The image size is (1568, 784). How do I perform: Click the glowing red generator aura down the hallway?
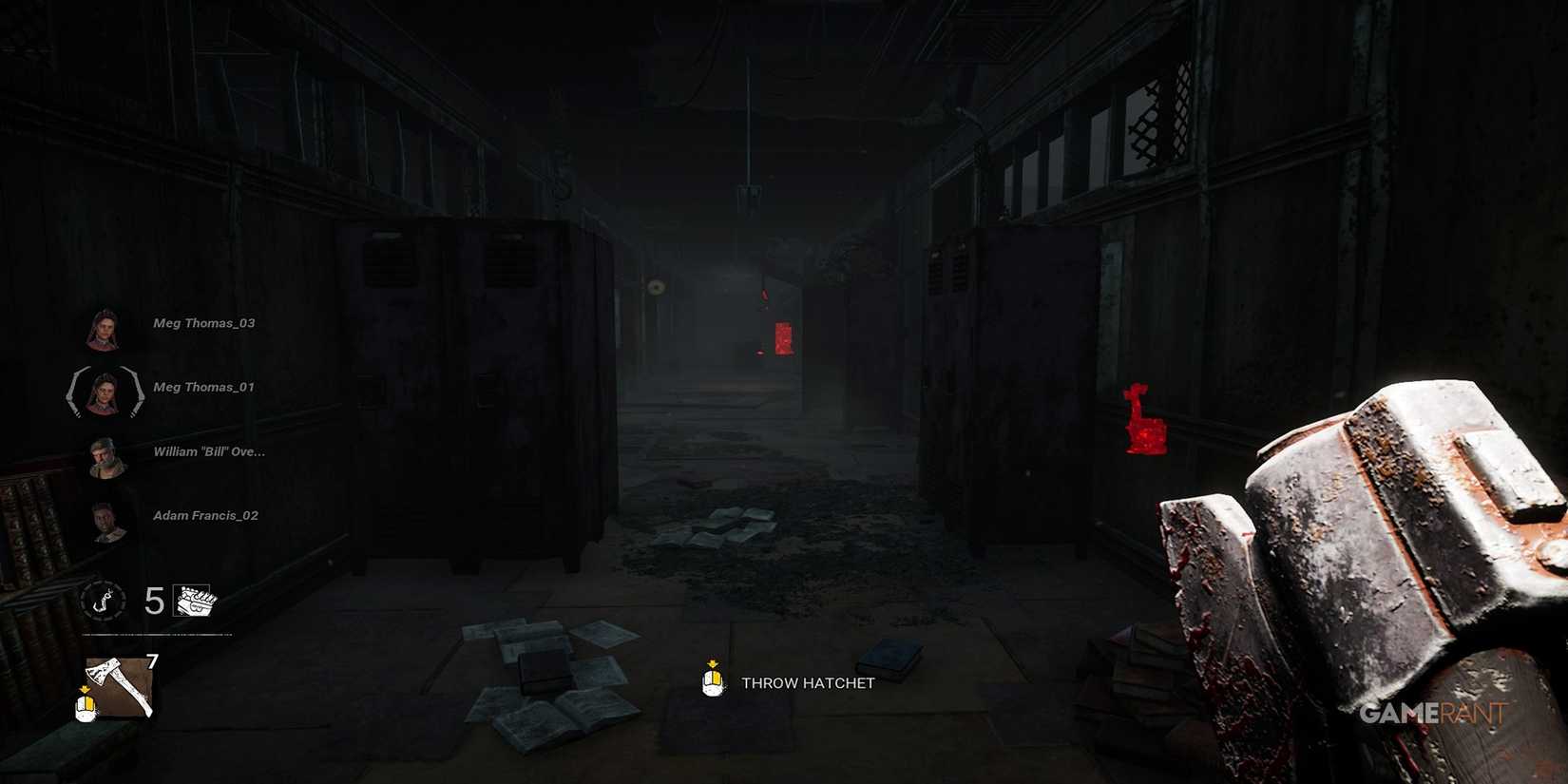784,337
